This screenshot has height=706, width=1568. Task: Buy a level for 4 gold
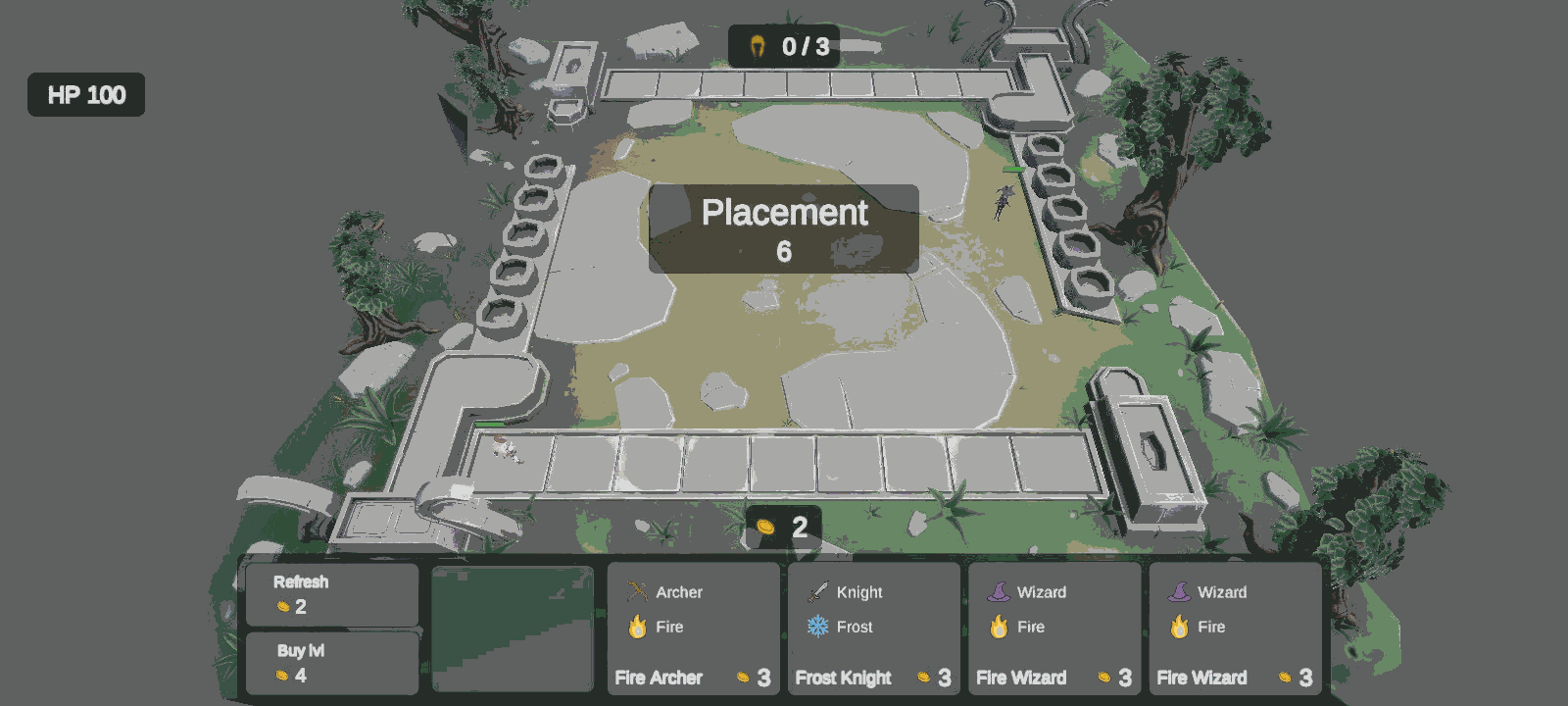[331, 663]
